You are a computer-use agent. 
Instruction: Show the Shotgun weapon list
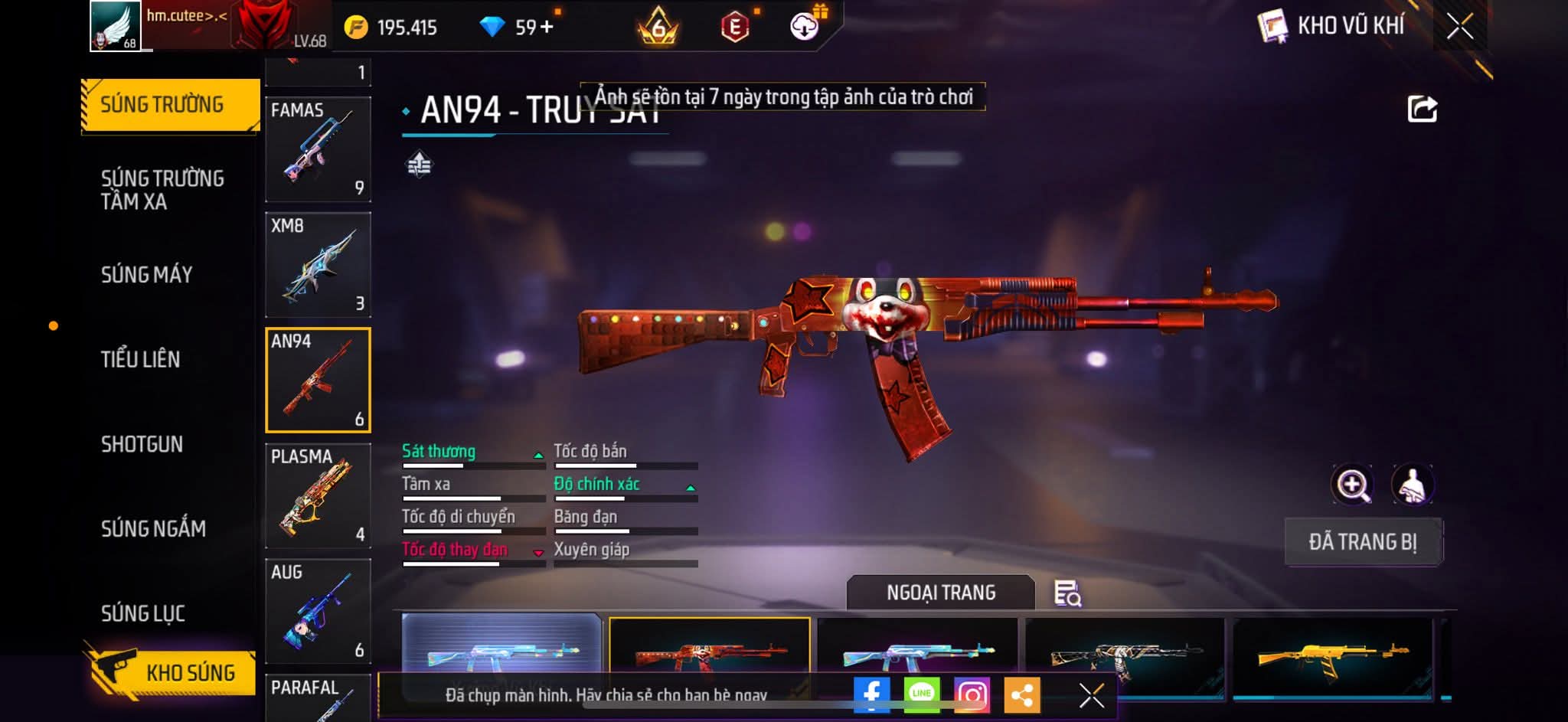click(142, 444)
